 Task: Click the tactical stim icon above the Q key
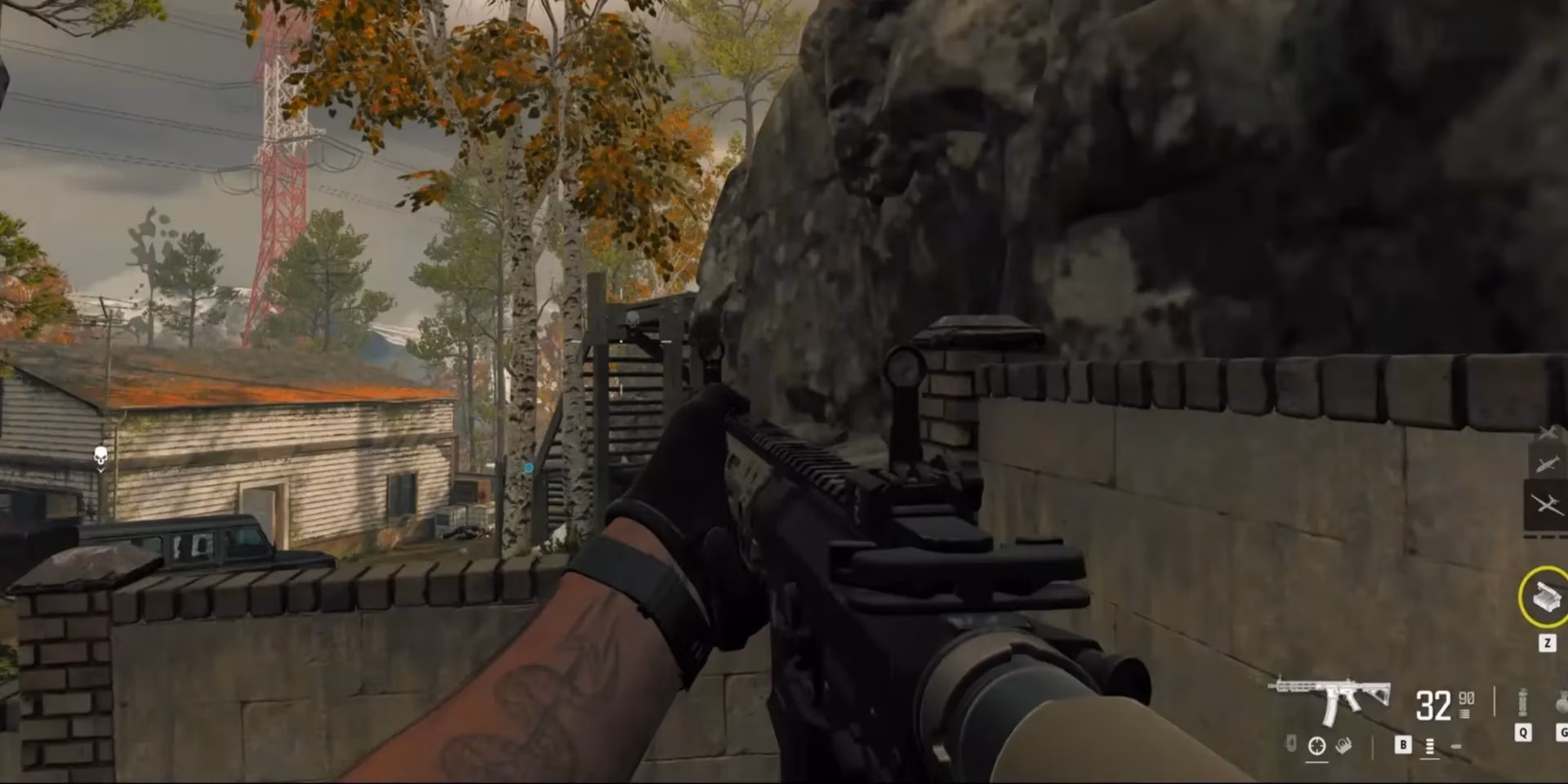click(x=1523, y=702)
